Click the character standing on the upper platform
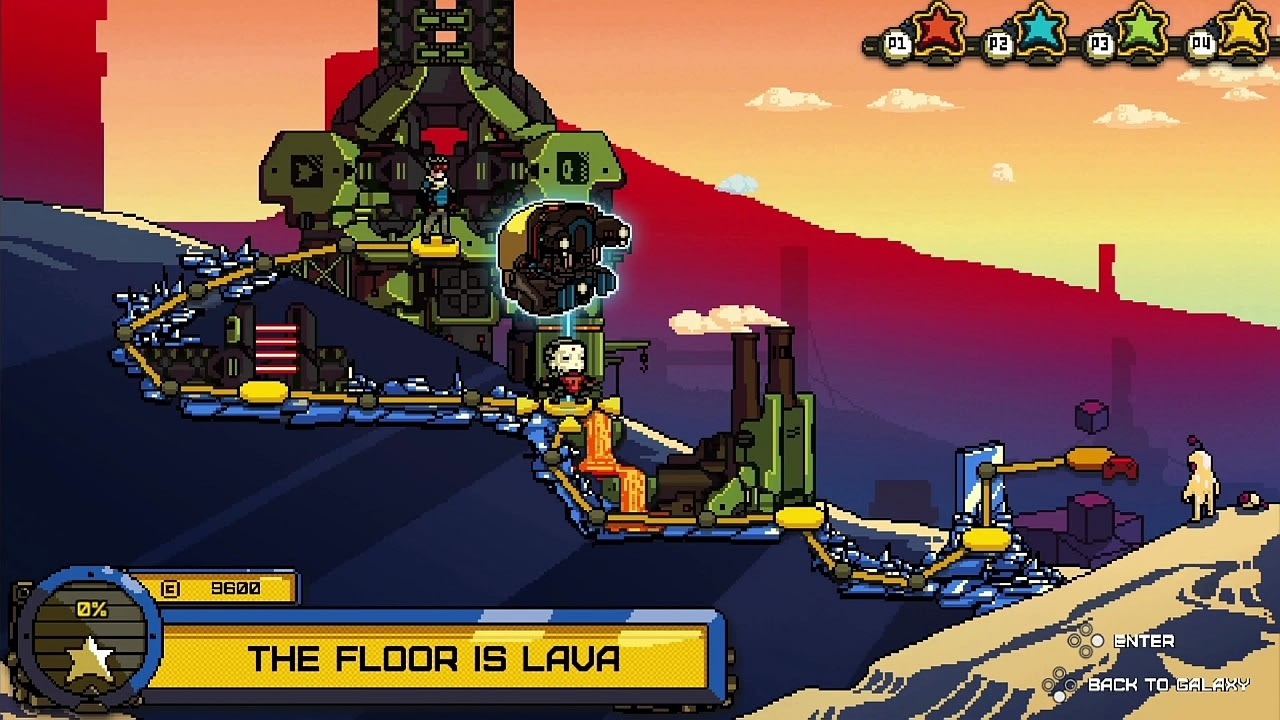Image resolution: width=1280 pixels, height=720 pixels. 435,185
